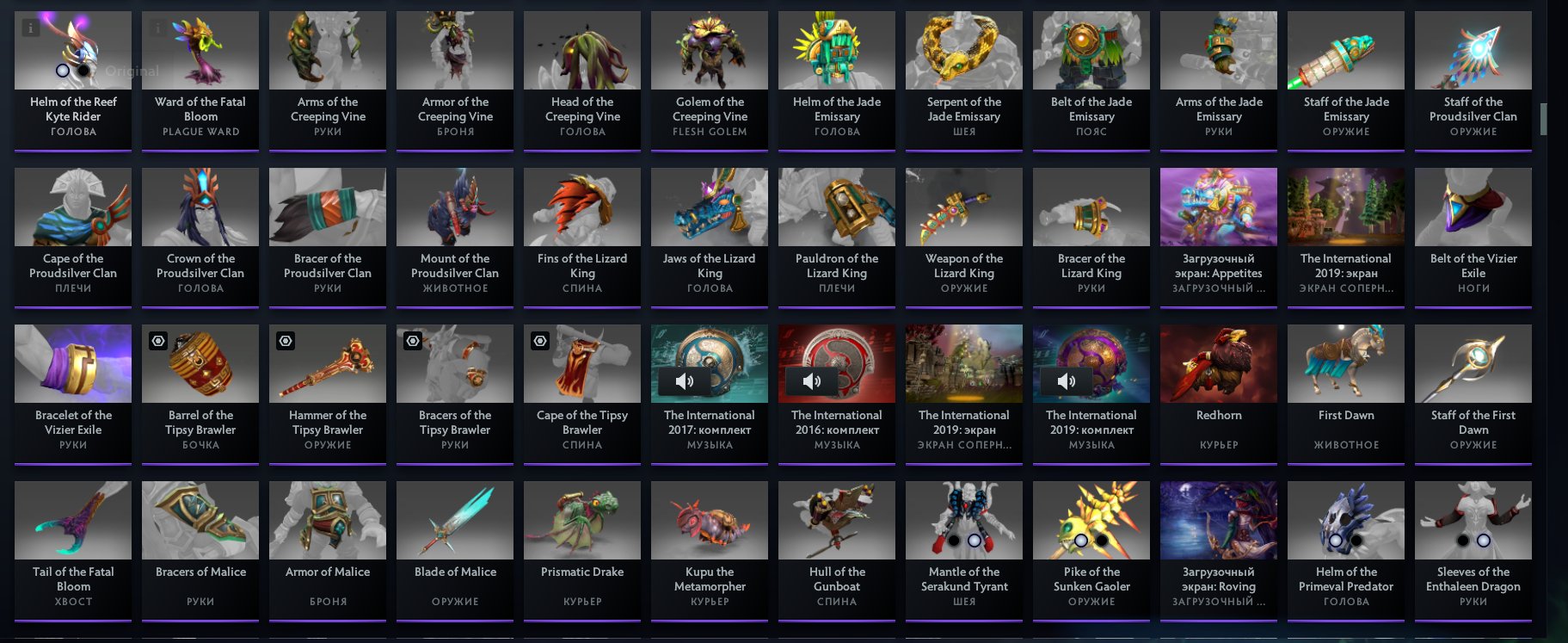
Task: Click the speaker icon on The International 2016 music
Action: point(813,381)
